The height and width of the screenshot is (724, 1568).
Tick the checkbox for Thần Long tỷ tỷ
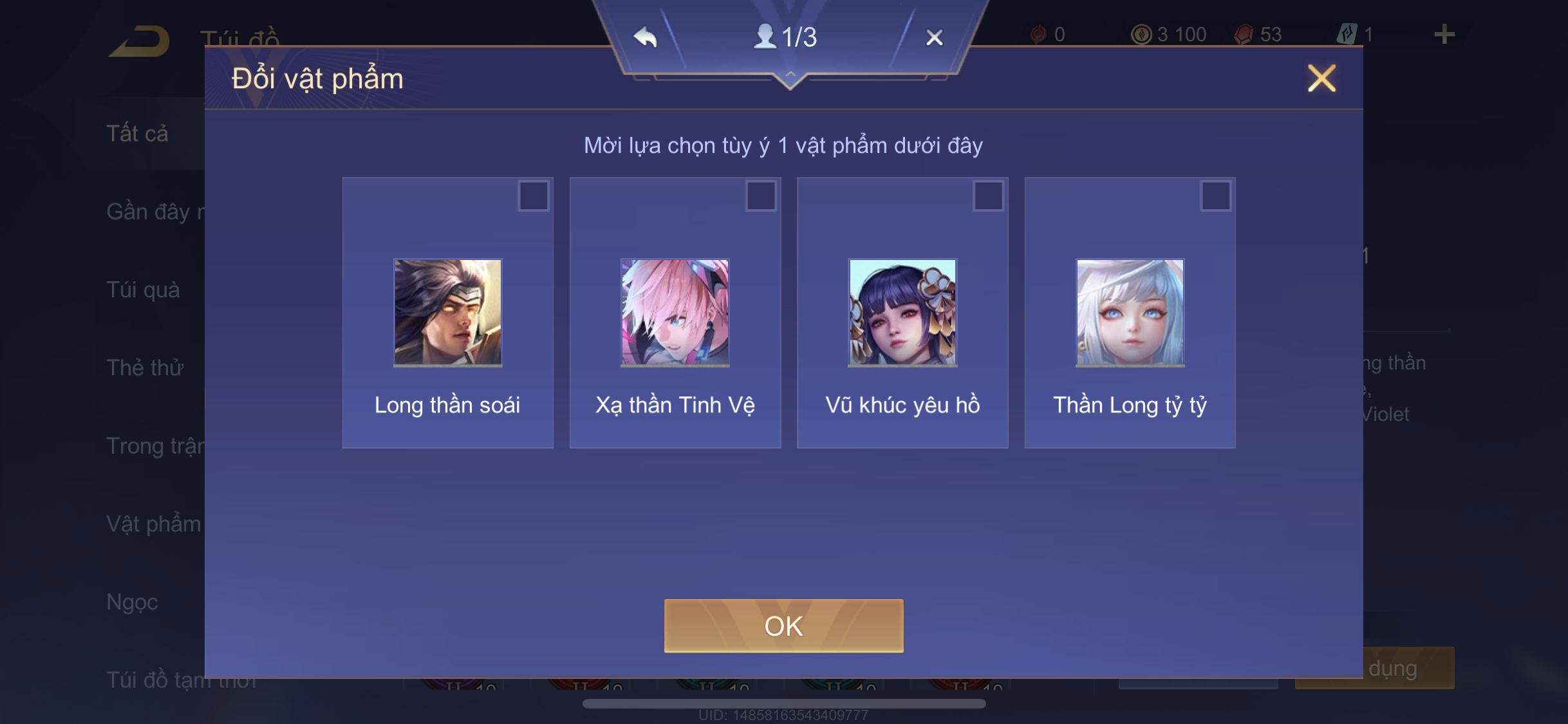pos(1215,196)
